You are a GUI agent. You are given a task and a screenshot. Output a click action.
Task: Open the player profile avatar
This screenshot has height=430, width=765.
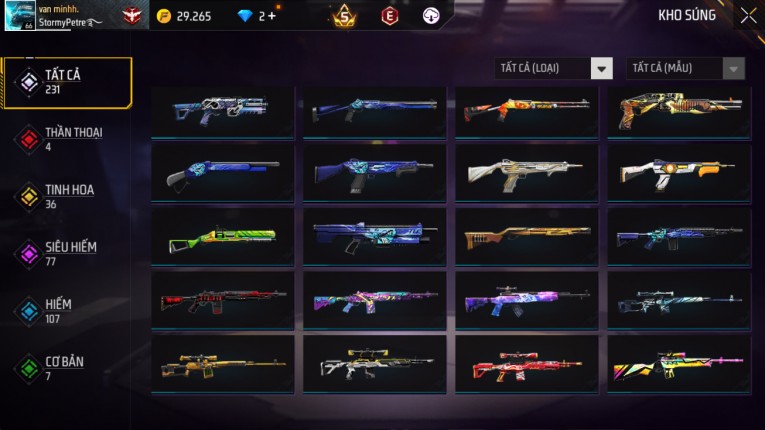[x=20, y=15]
